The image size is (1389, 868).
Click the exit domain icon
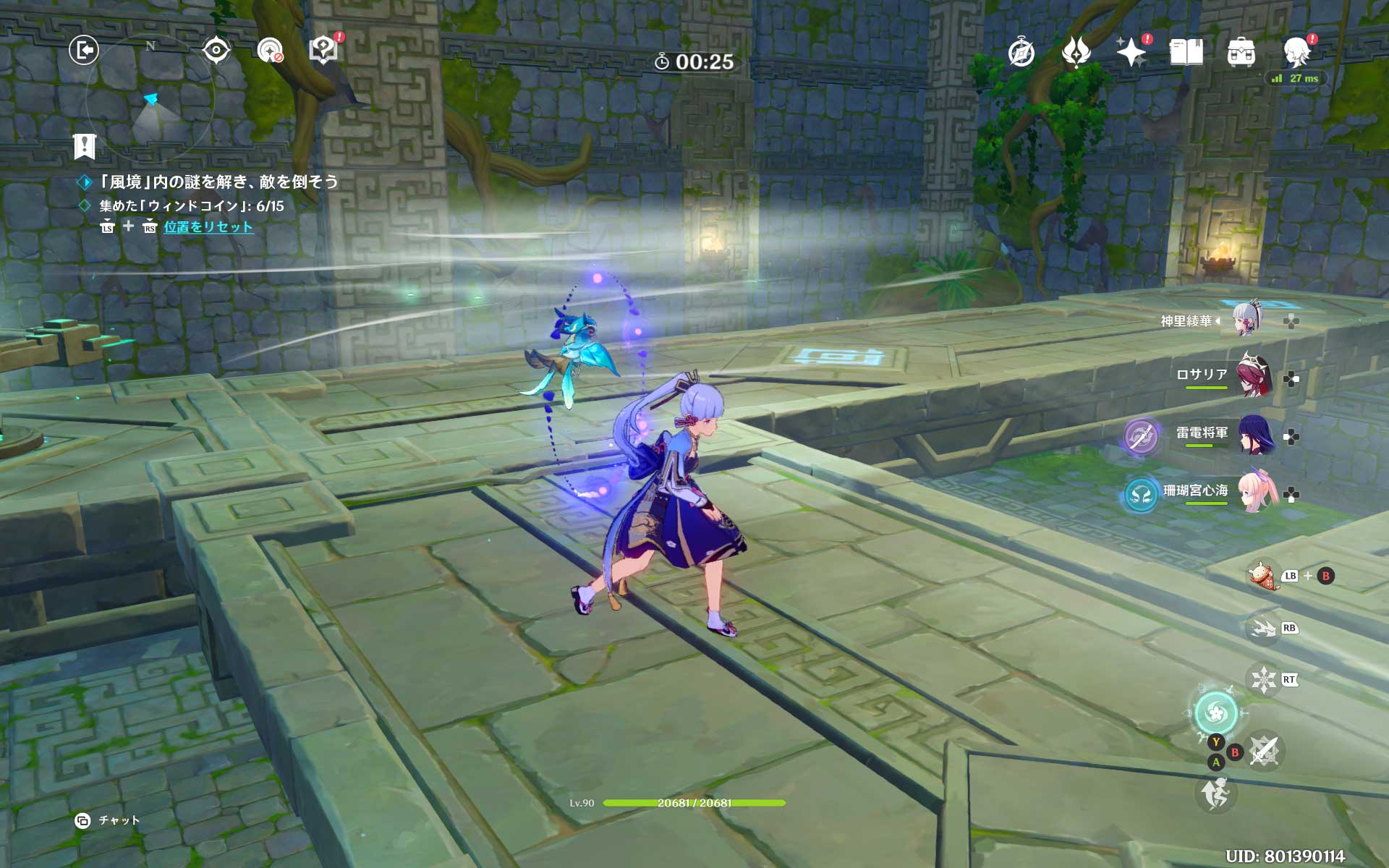[x=84, y=50]
